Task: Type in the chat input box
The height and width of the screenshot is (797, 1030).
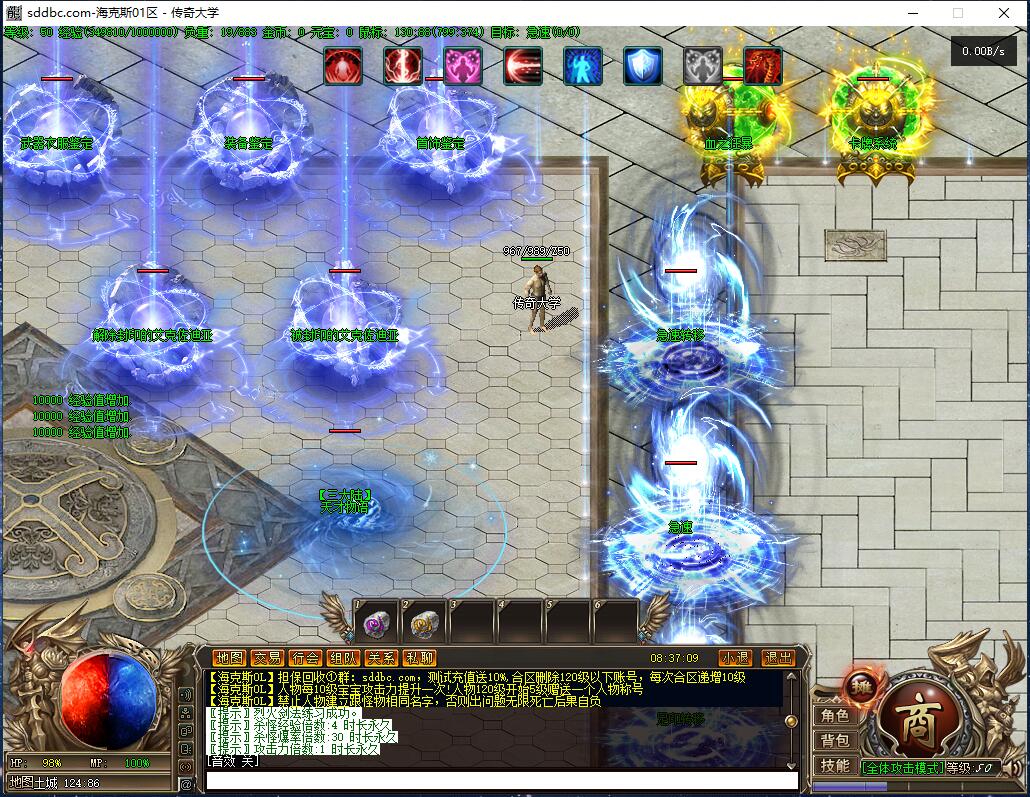Action: point(500,779)
